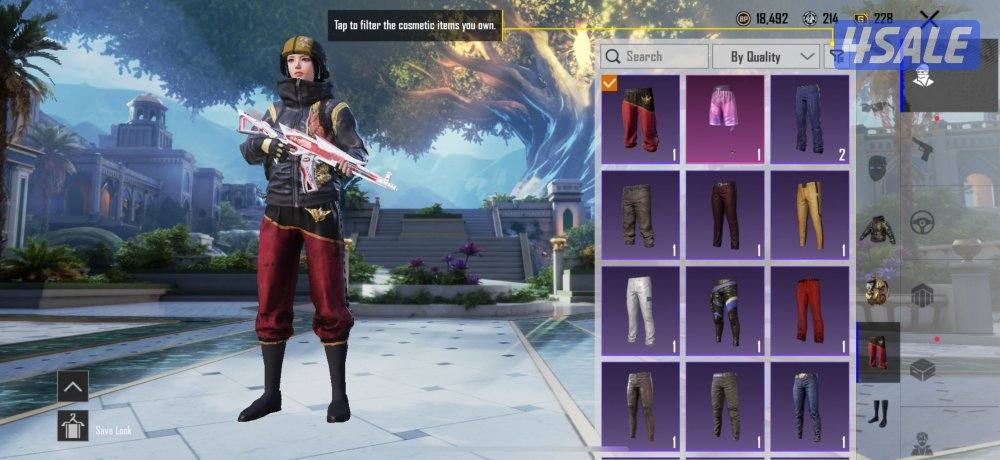Select the dark maroon pants item

[725, 213]
